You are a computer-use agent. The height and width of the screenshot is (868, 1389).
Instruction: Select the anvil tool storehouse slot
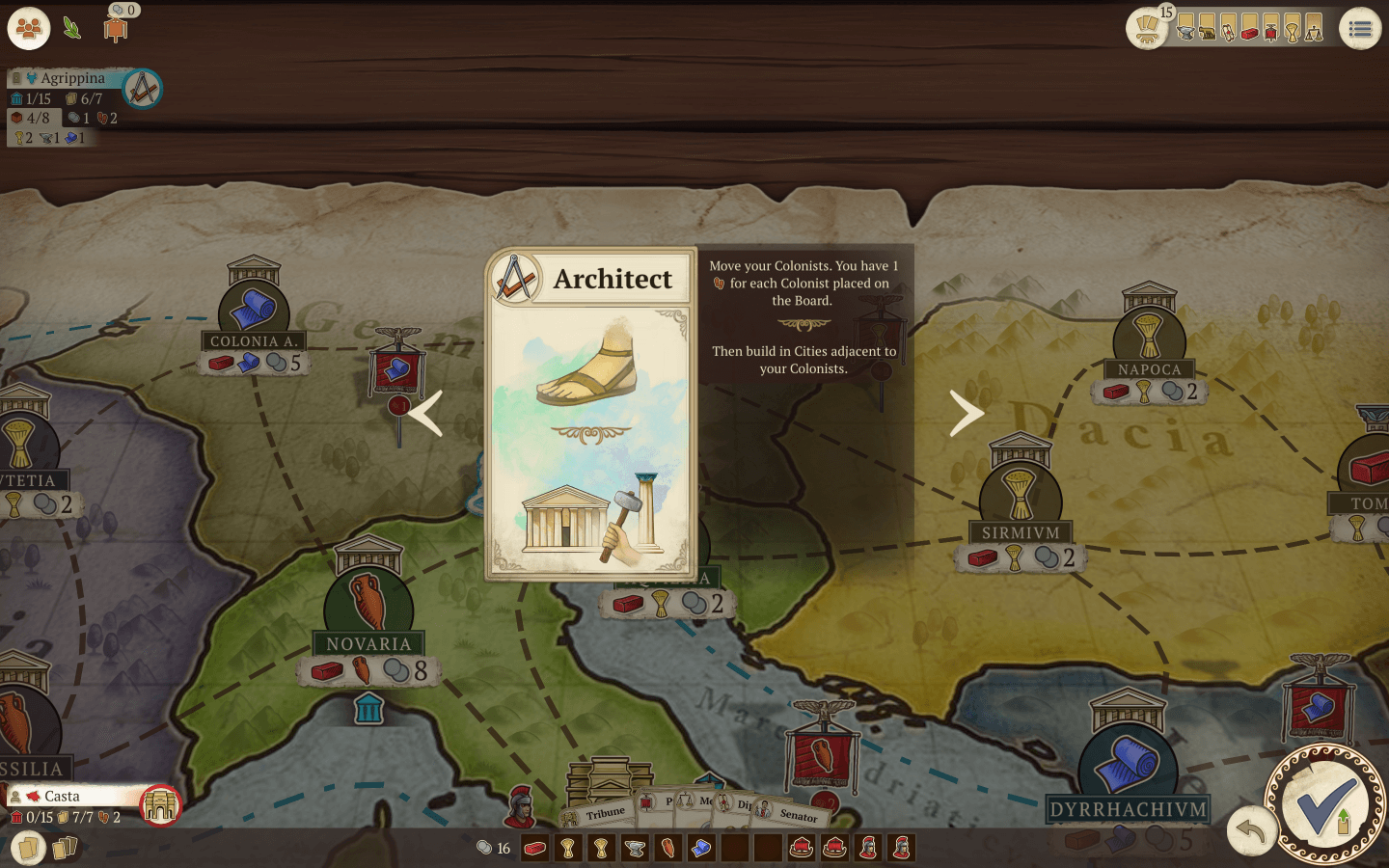point(635,848)
